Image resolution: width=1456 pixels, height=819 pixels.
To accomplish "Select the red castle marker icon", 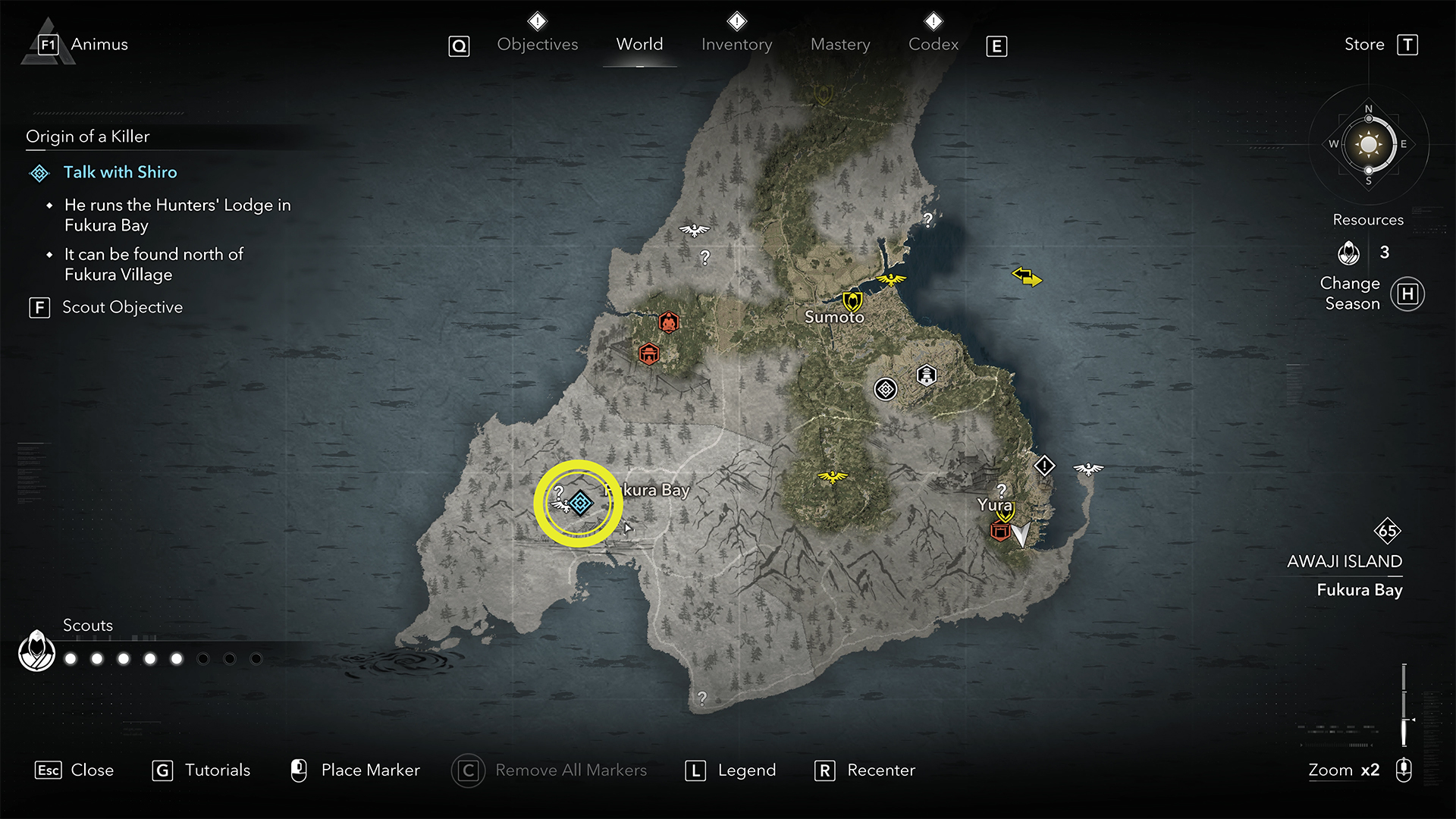I will point(648,353).
